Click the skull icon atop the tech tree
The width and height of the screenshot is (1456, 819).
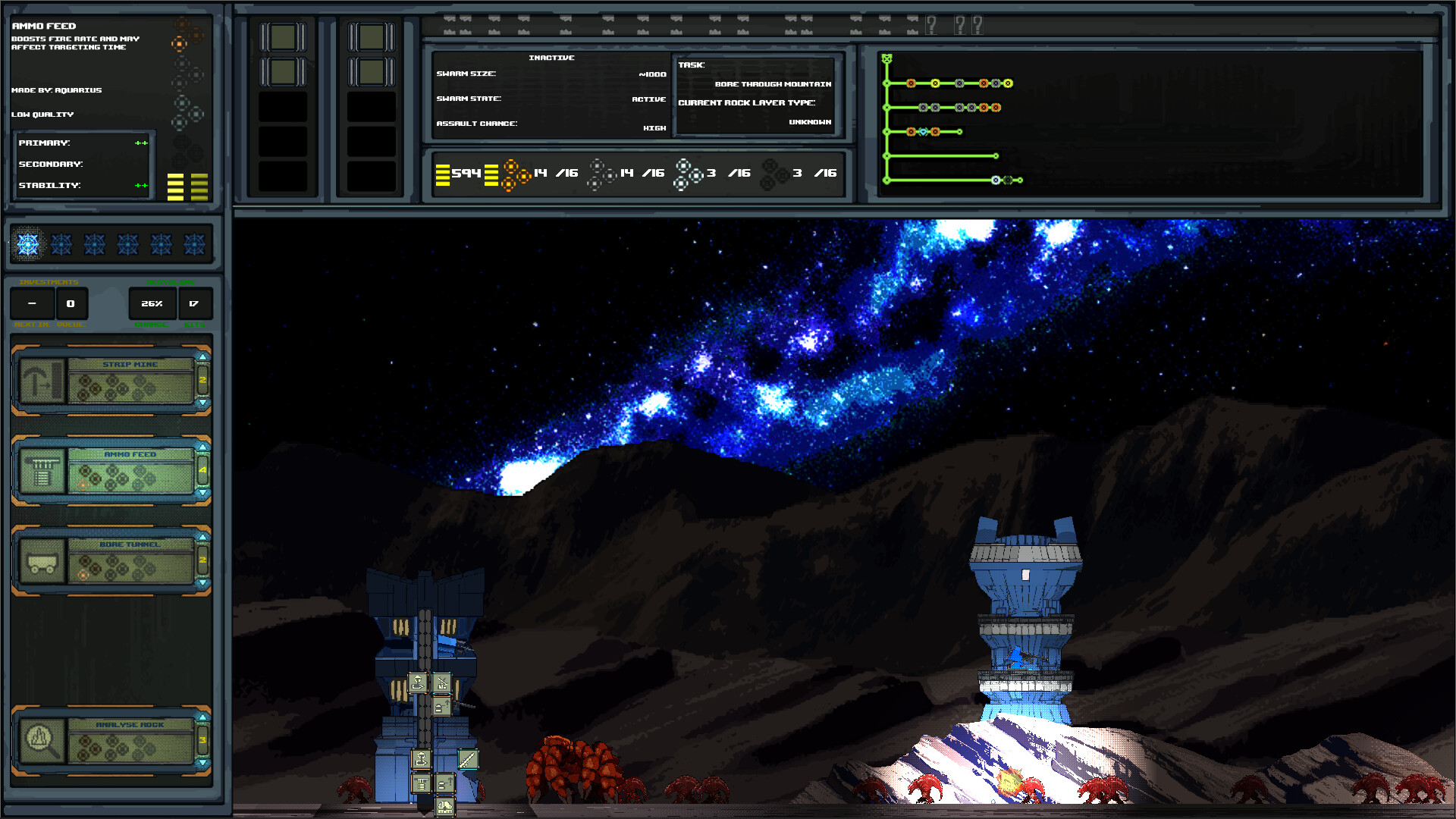[886, 58]
